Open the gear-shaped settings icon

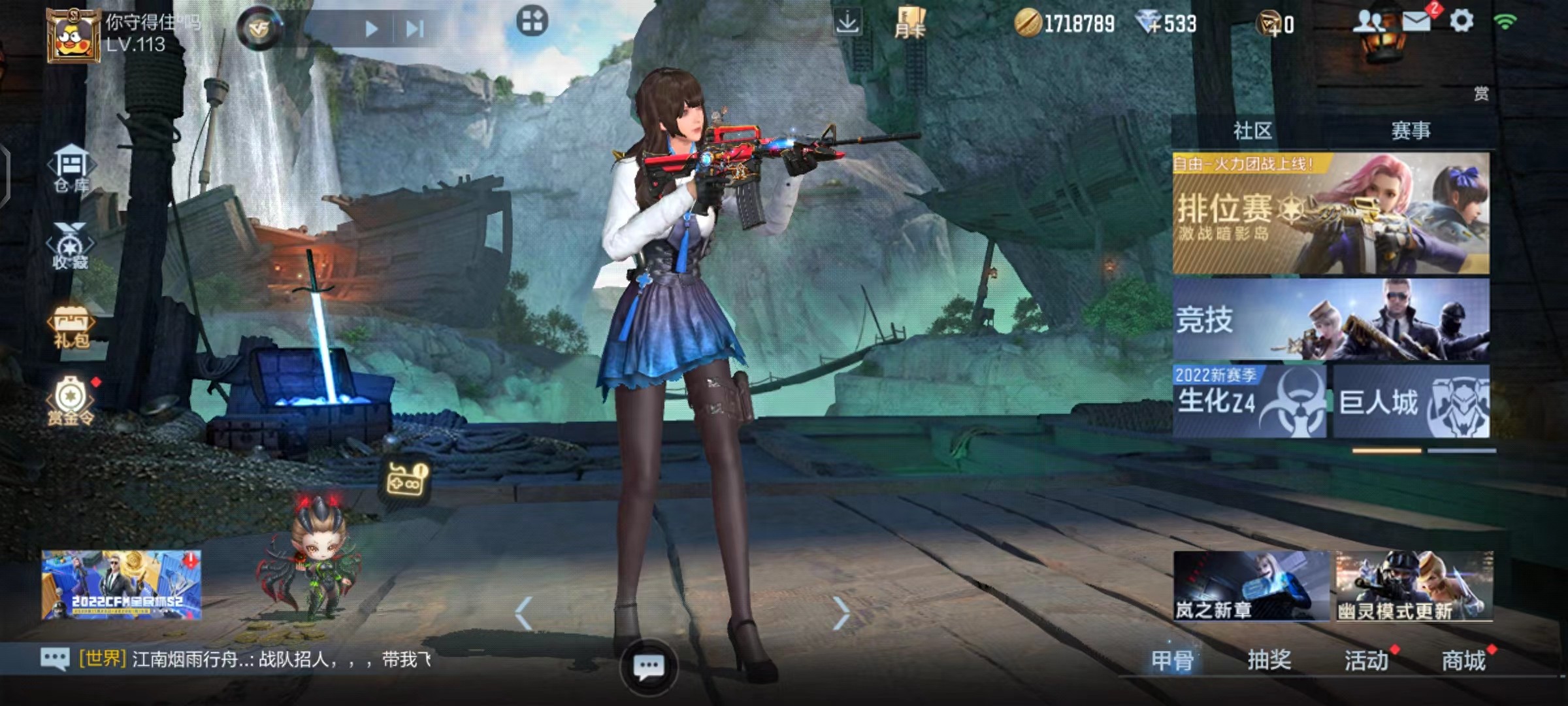tap(1462, 22)
